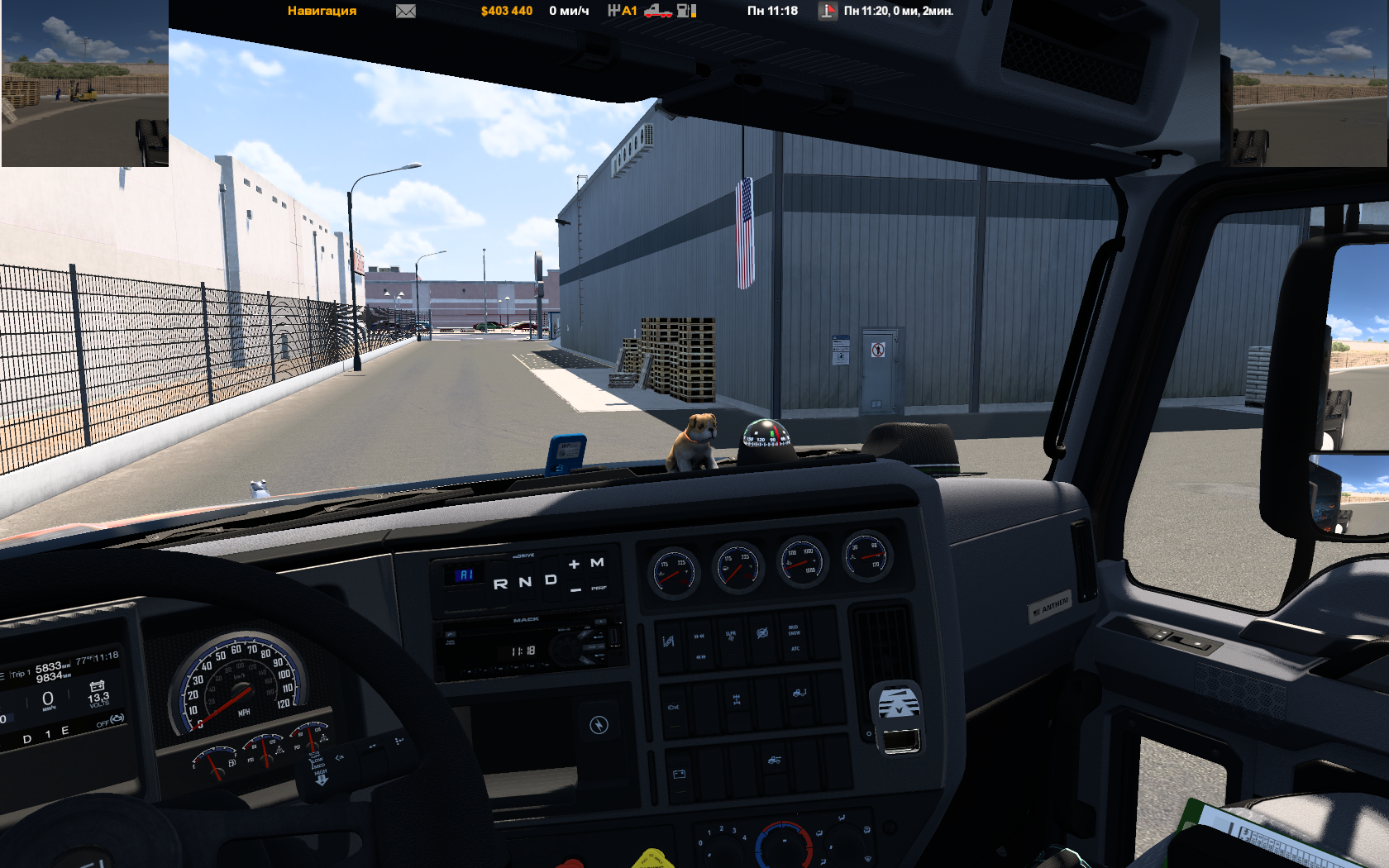Click the red truck damage icon
1389x868 pixels.
pos(657,11)
